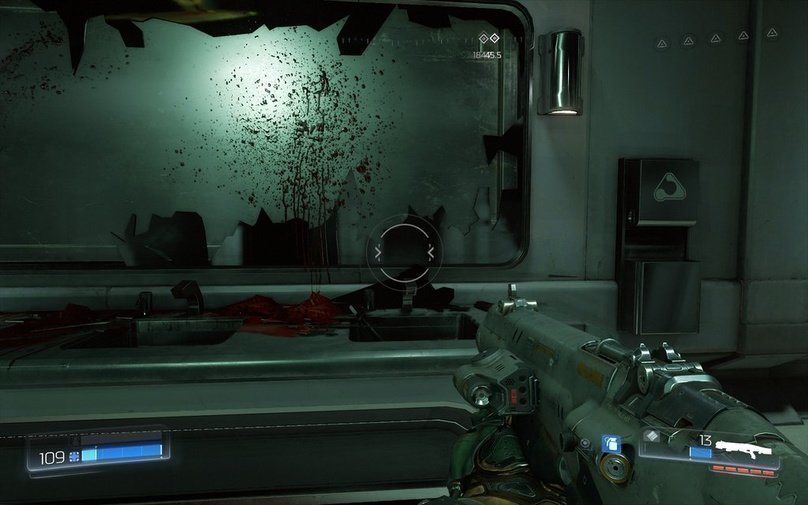Screen dimensions: 808x505
Task: Click the diamond objective markers on the compass
Action: (x=488, y=38)
